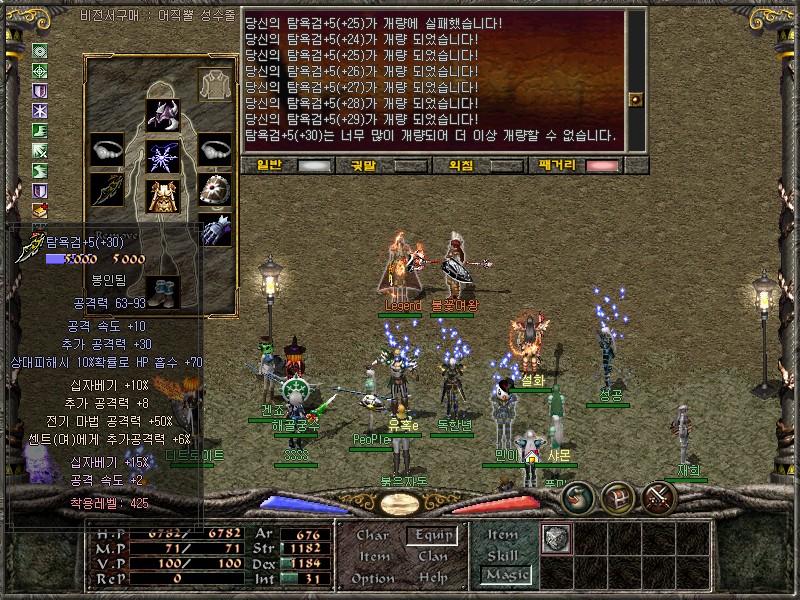Screen dimensions: 800x600
Task: Open the Option menu
Action: tap(372, 578)
